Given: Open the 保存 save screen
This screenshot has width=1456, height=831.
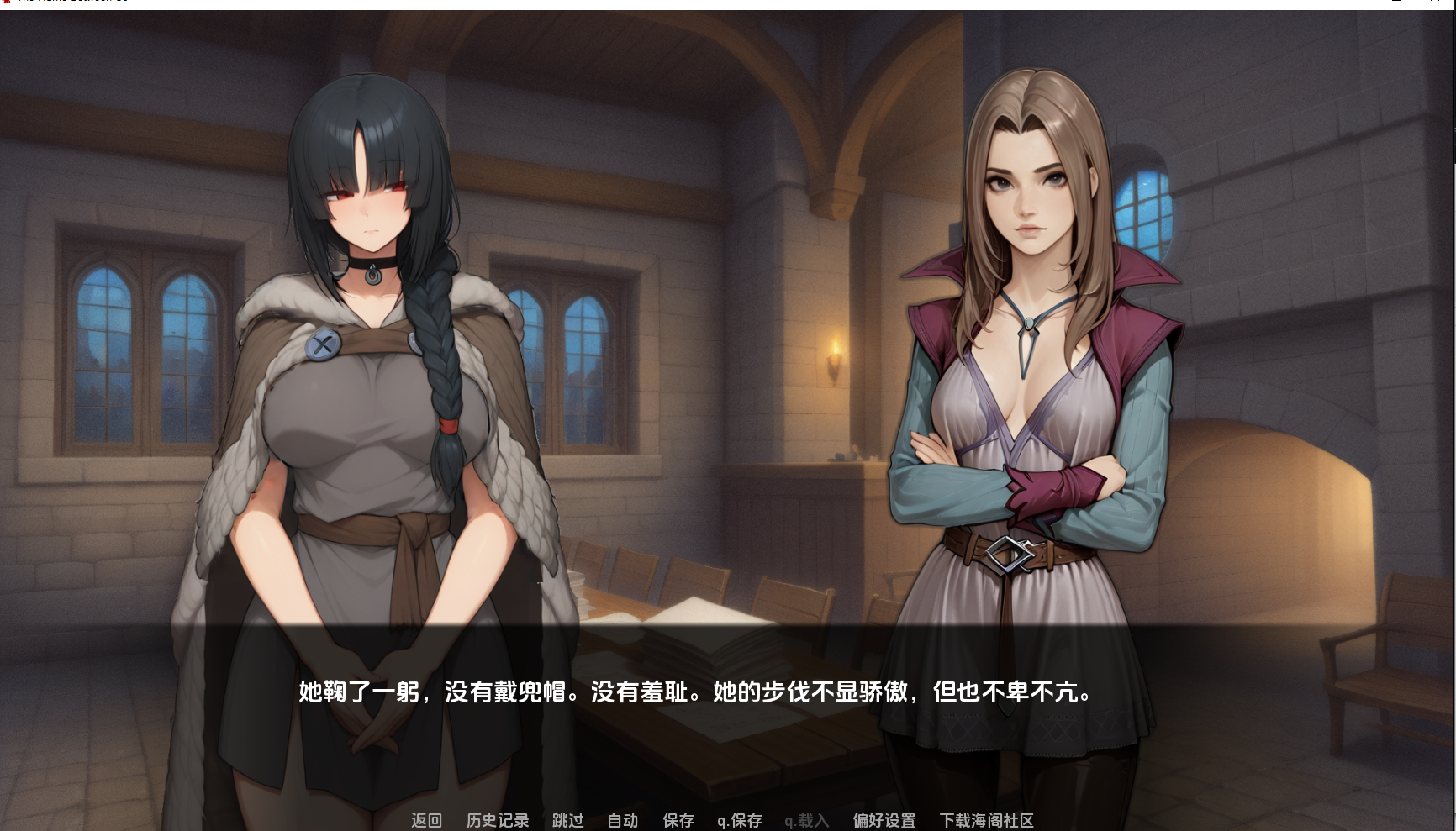Looking at the screenshot, I should click(x=678, y=820).
